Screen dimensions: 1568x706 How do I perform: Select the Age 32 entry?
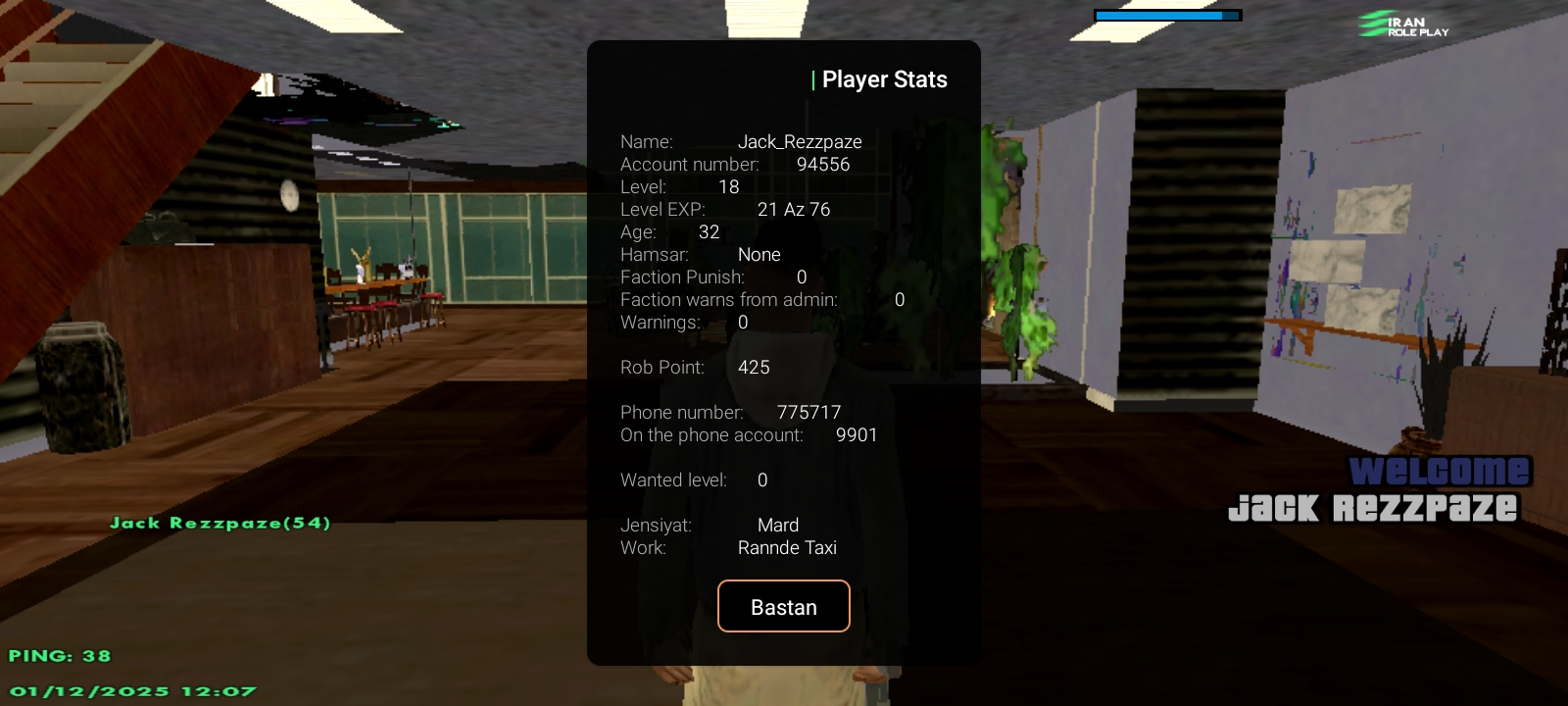point(670,231)
